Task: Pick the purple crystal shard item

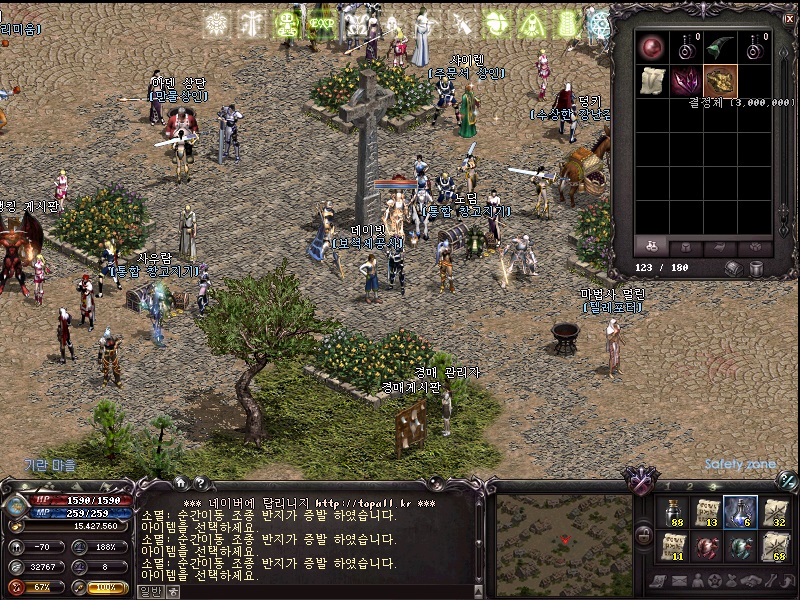Action: point(686,81)
